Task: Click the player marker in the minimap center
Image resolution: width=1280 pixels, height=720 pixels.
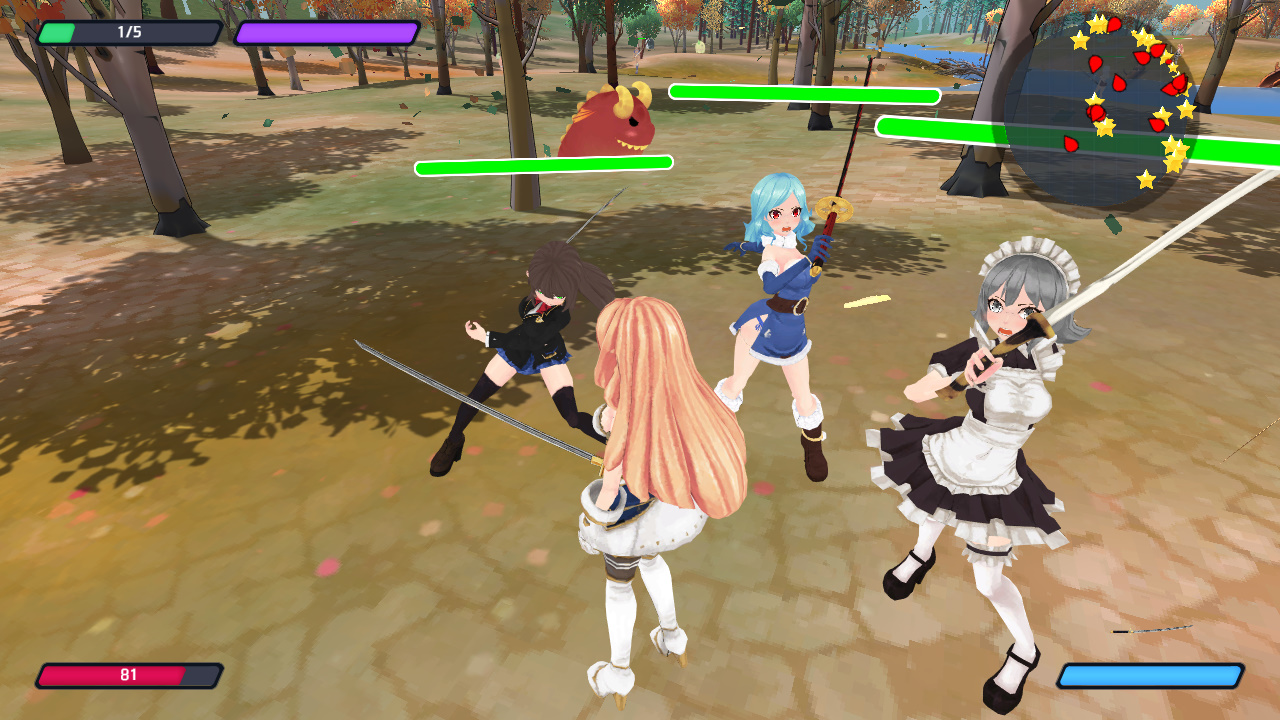Action: (1103, 82)
